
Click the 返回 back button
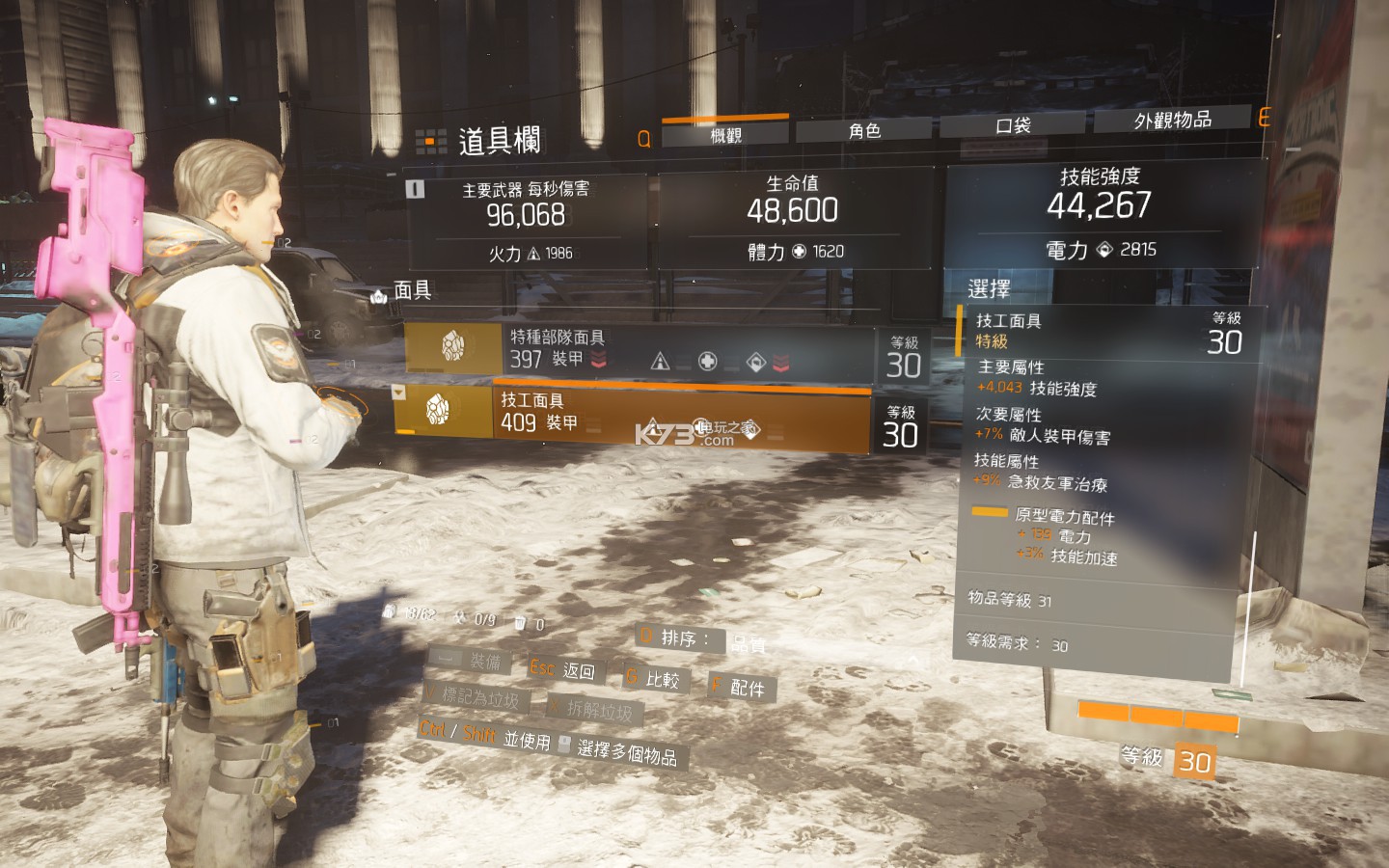(x=564, y=669)
